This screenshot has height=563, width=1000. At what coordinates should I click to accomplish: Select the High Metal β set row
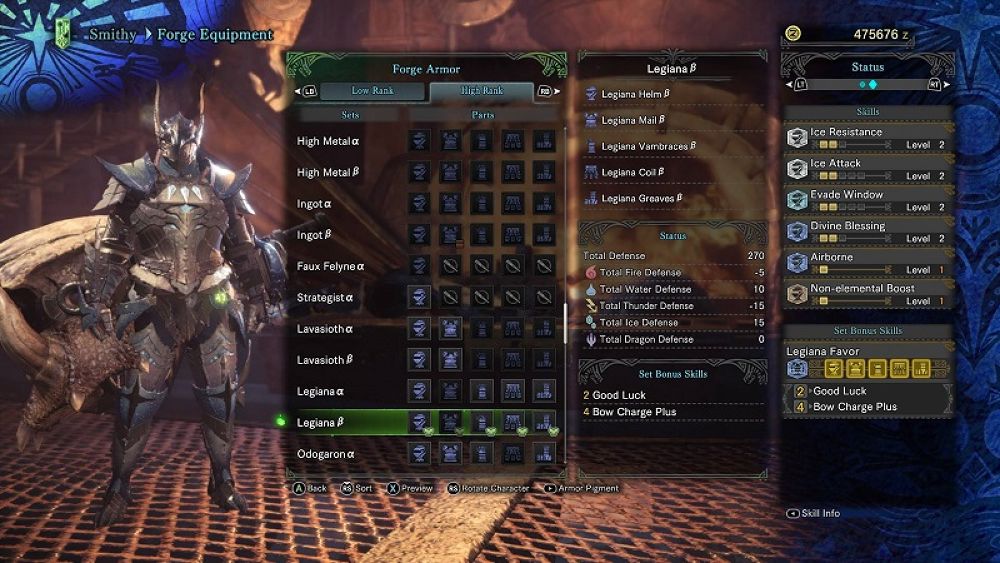(327, 173)
